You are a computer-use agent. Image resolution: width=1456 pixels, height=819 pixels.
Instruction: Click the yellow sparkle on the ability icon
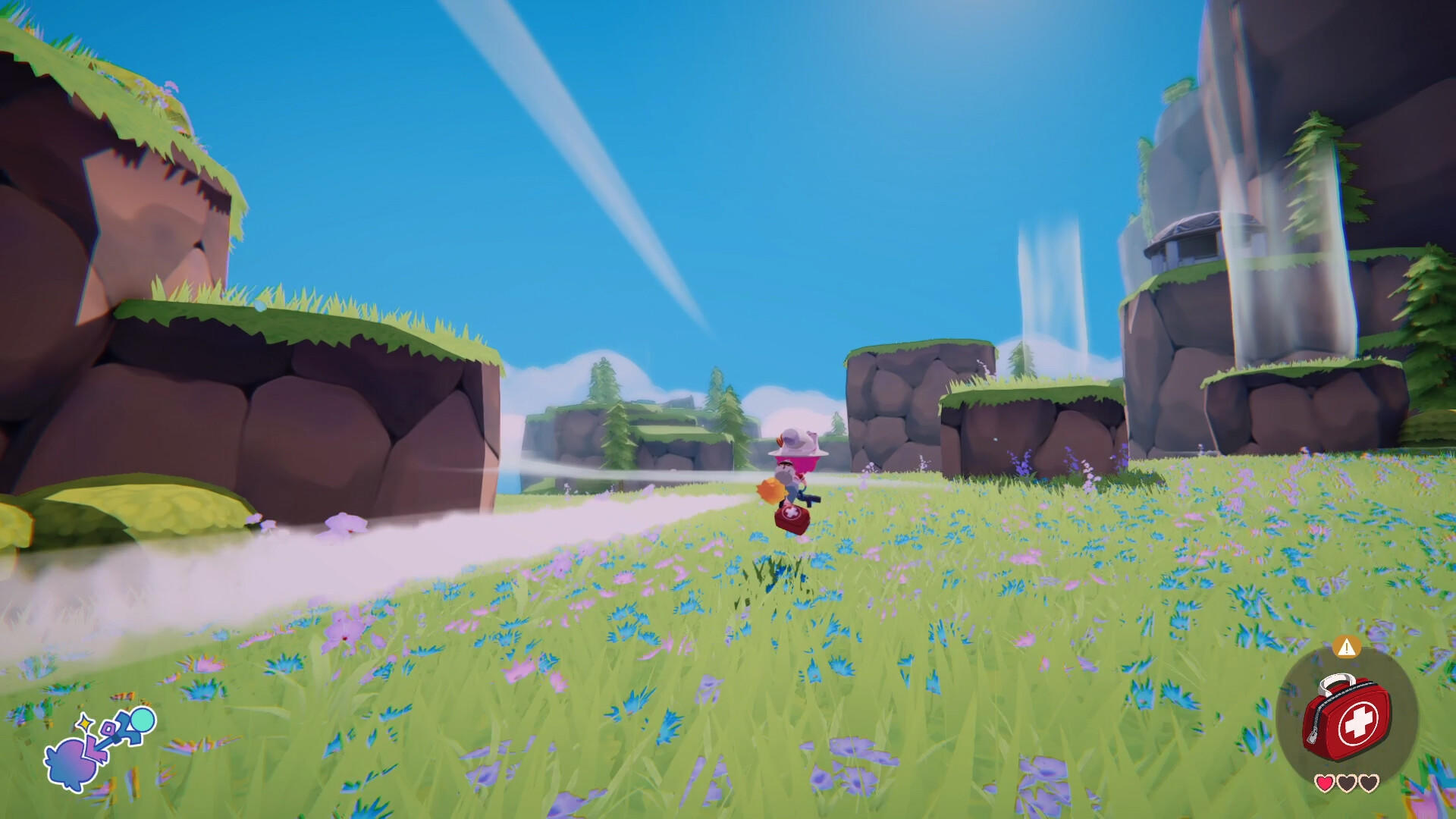(85, 723)
